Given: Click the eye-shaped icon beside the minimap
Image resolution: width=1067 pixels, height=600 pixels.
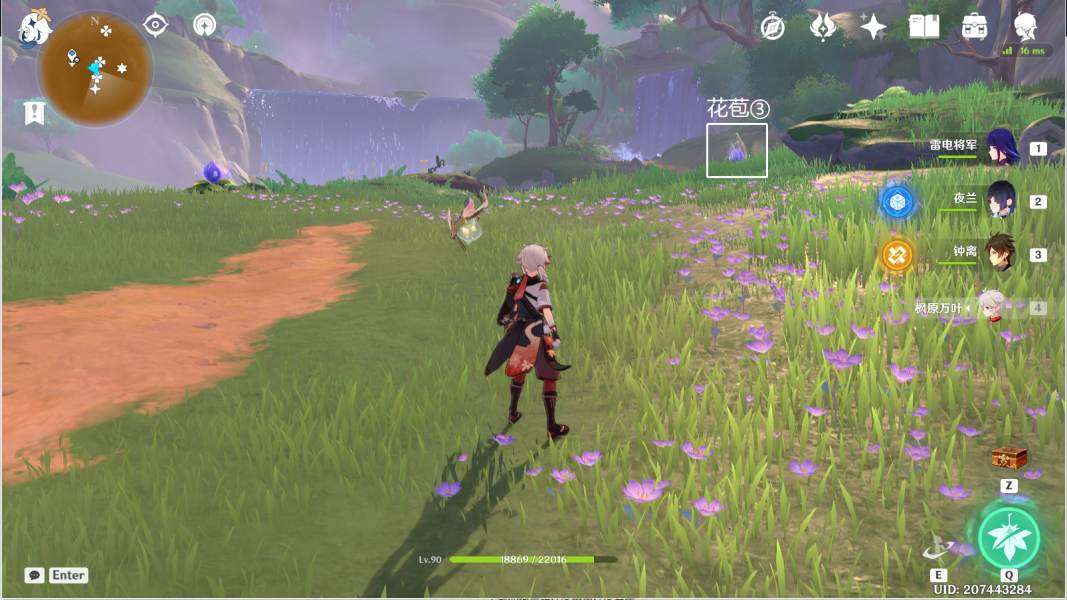Looking at the screenshot, I should tap(155, 25).
